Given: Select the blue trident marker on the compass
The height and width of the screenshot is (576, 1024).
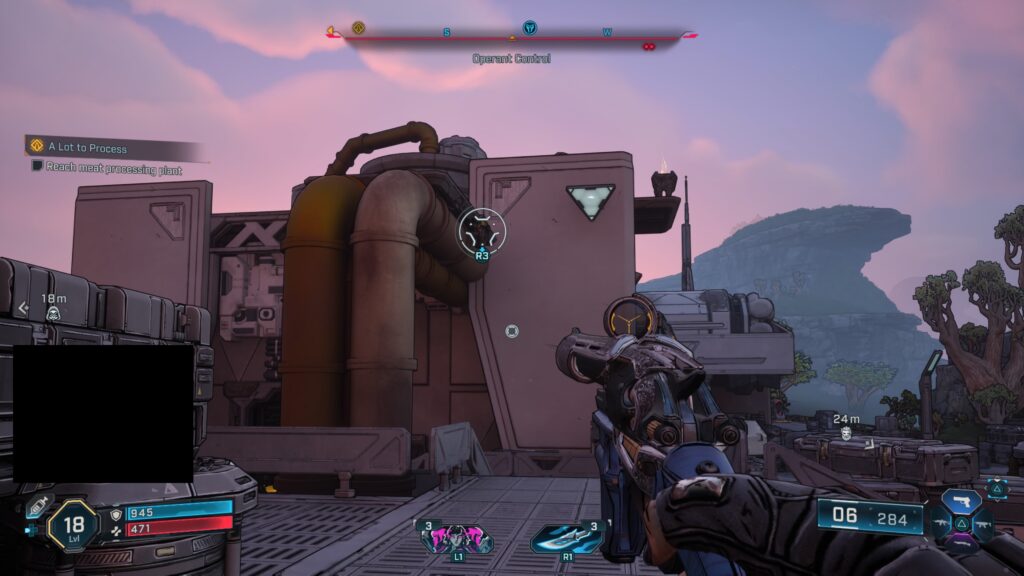Looking at the screenshot, I should point(529,28).
